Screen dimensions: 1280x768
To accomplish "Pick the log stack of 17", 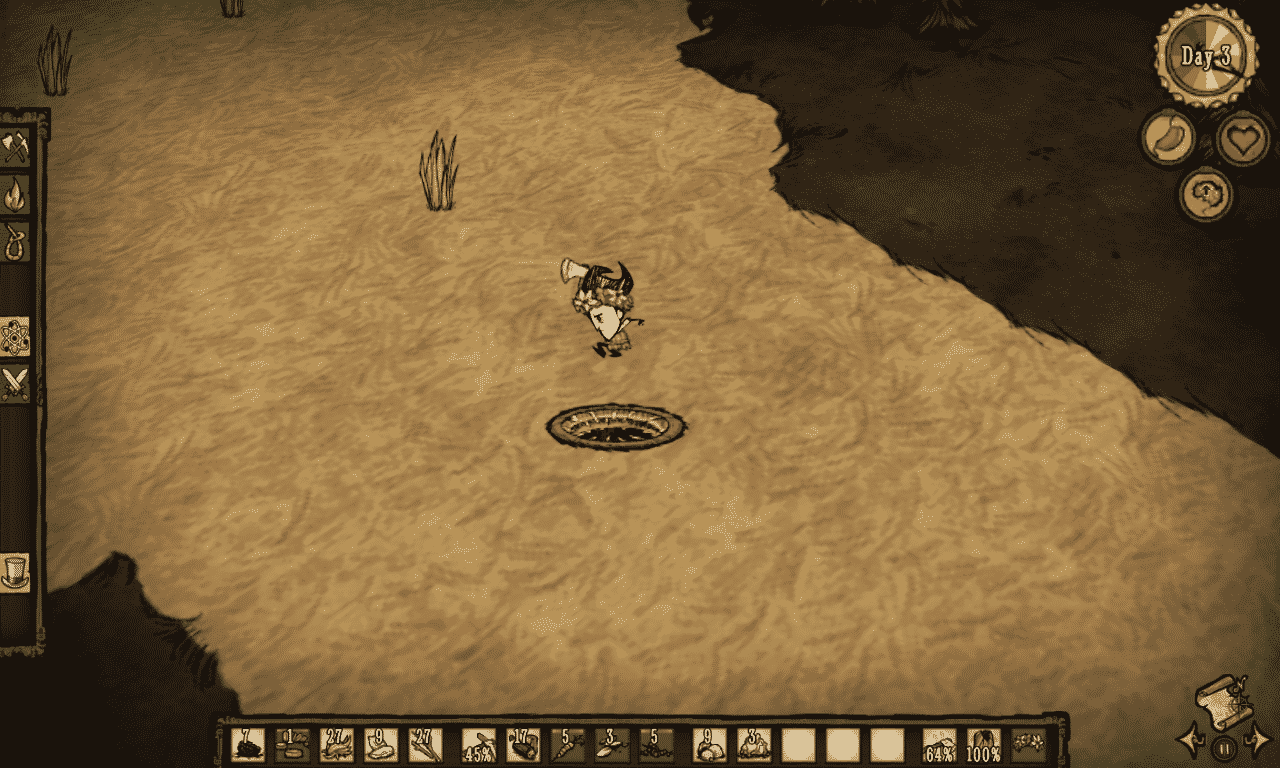I will pyautogui.click(x=523, y=745).
